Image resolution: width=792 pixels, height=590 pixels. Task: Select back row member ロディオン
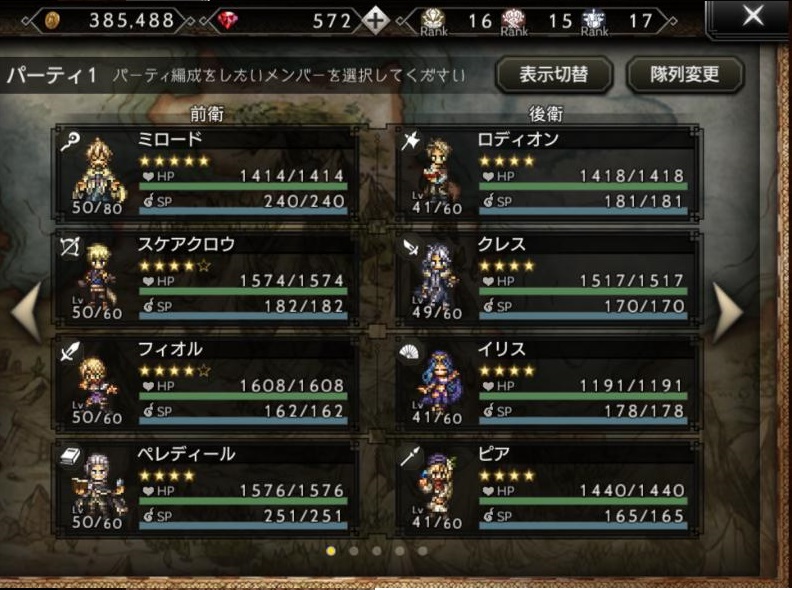click(x=545, y=173)
